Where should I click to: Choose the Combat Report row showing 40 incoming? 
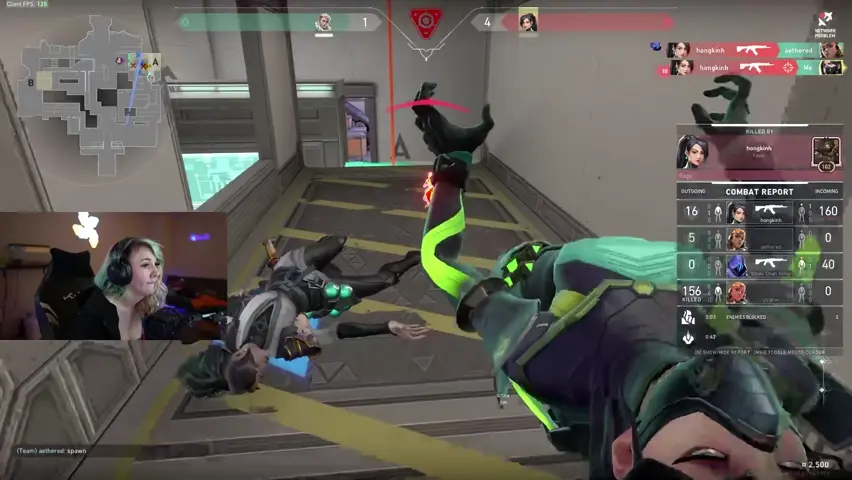(759, 265)
